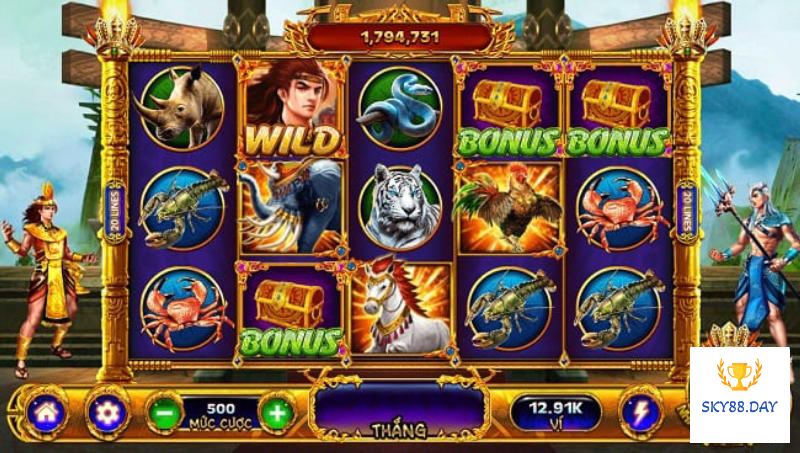This screenshot has width=800, height=453.
Task: Go to the home screen via house icon
Action: pyautogui.click(x=44, y=410)
